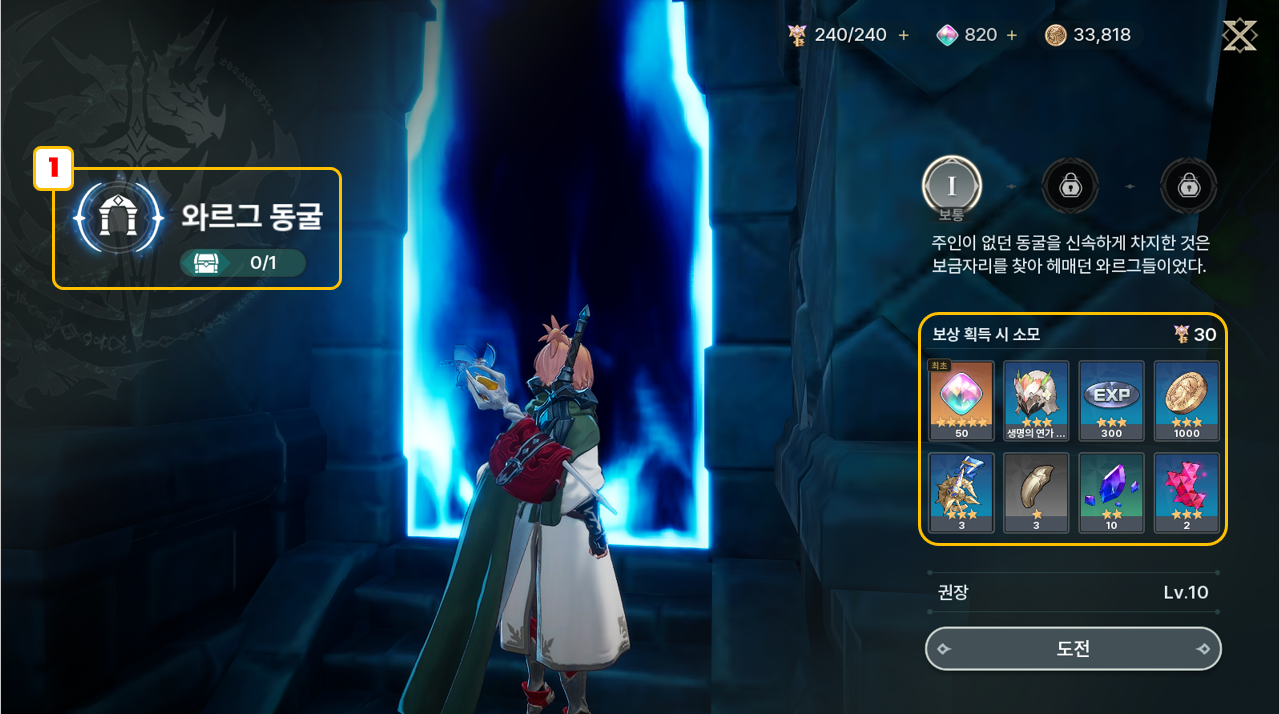This screenshot has height=714, width=1279.
Task: Open the 0/1 treasure chest progress
Action: 243,263
